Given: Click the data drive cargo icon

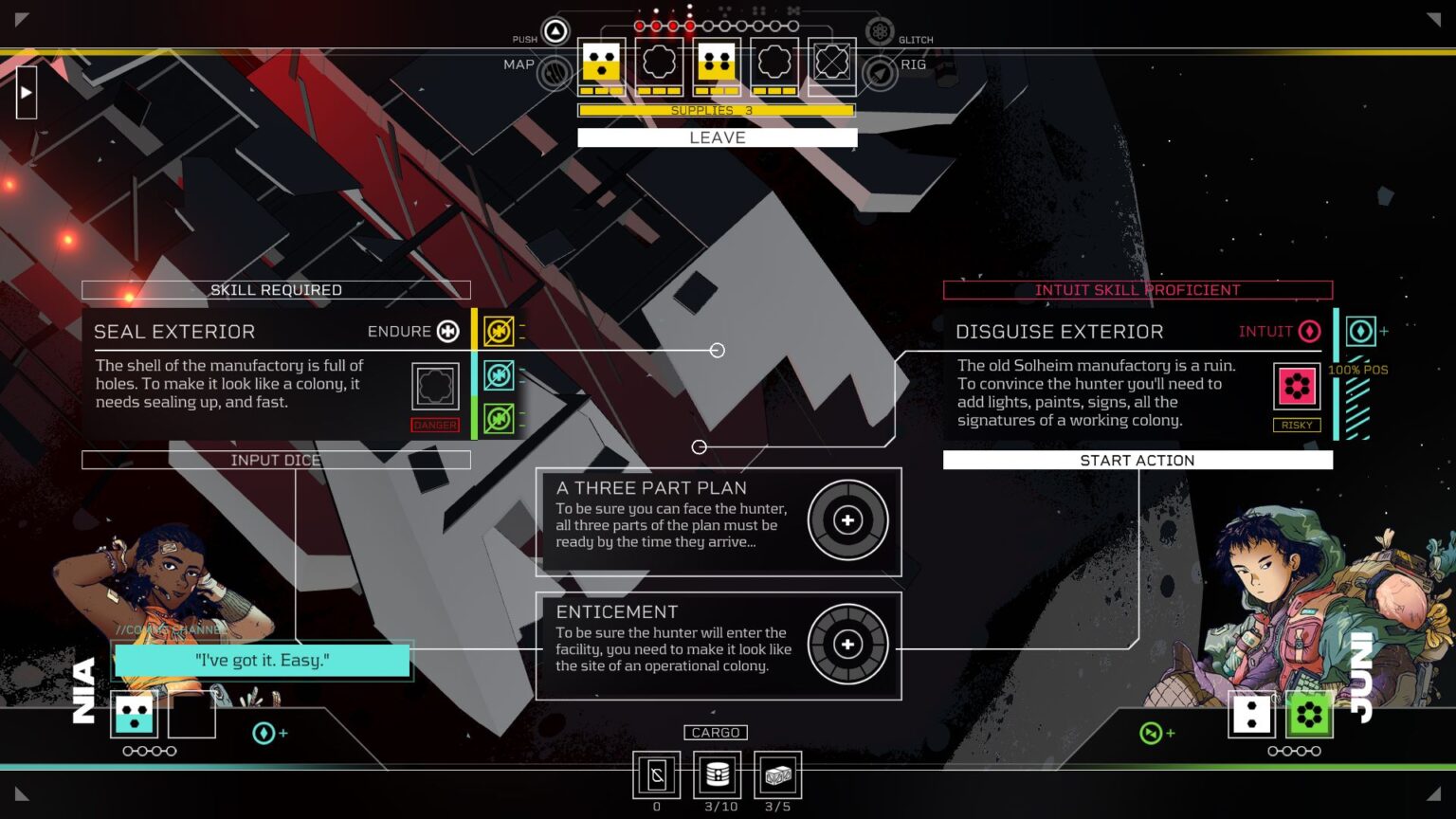Looking at the screenshot, I should coord(717,775).
